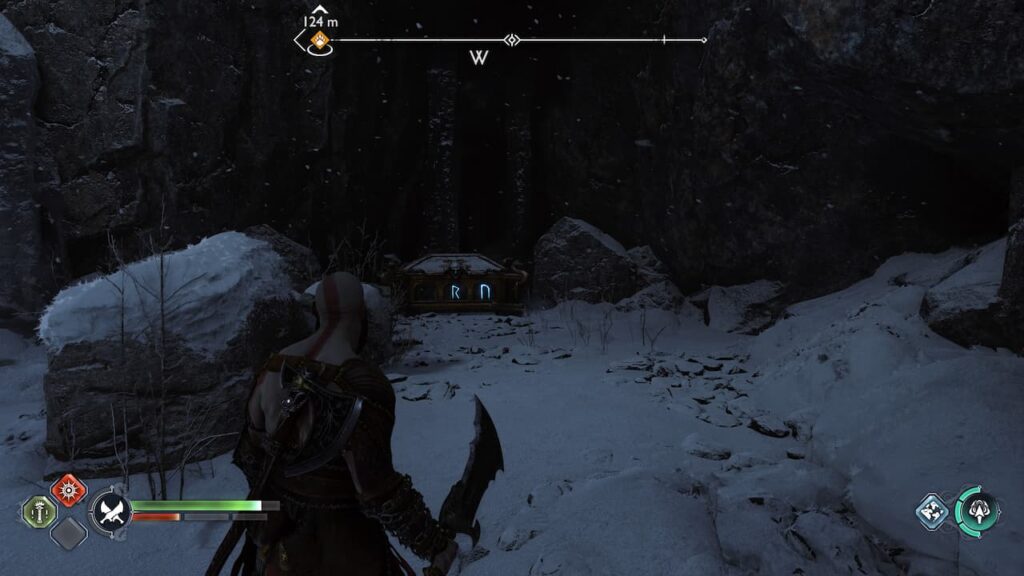This screenshot has height=576, width=1024.
Task: Activate the red sunburst runic attack
Action: [68, 492]
